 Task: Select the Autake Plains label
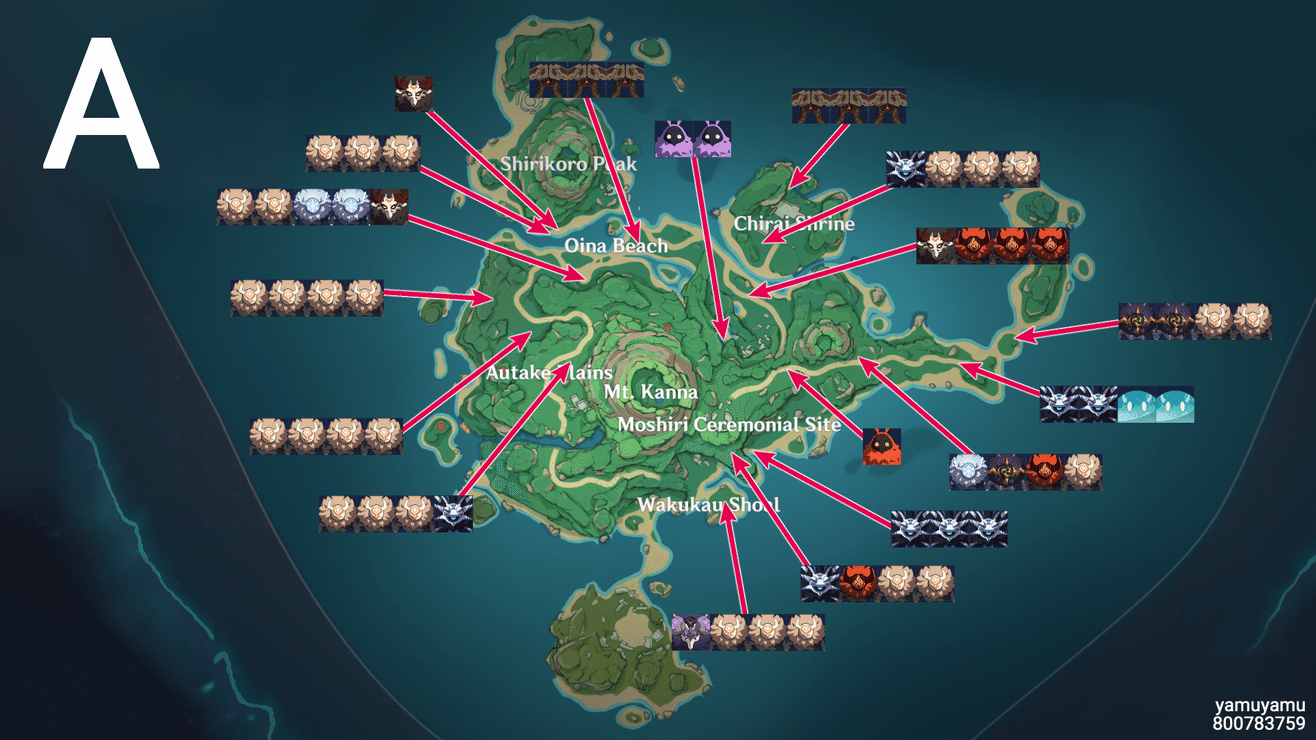(548, 371)
